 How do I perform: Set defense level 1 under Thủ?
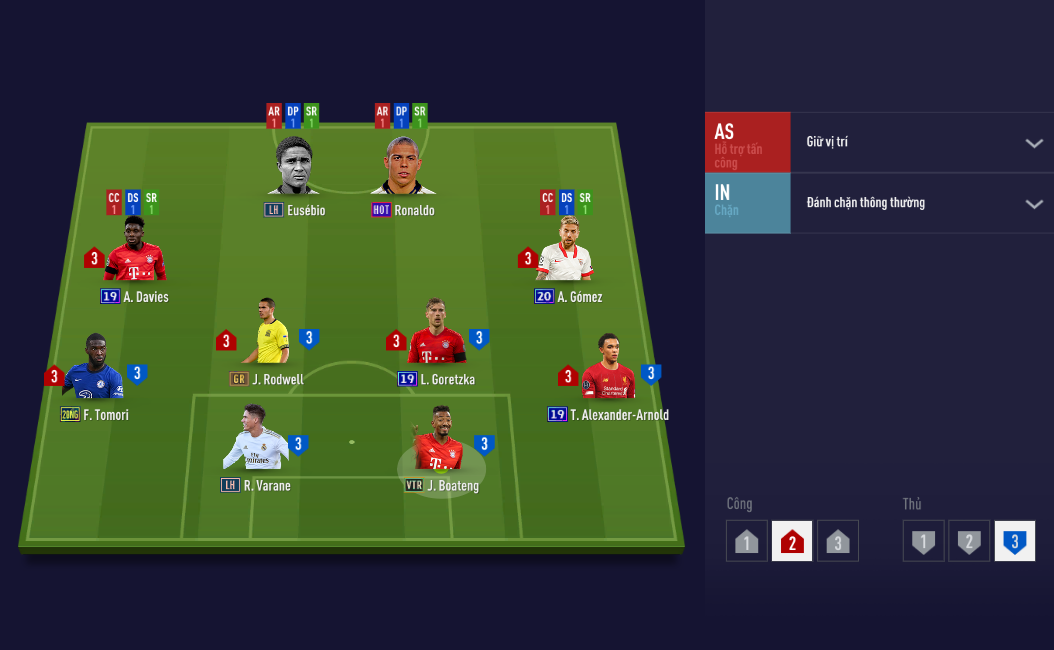pos(923,541)
